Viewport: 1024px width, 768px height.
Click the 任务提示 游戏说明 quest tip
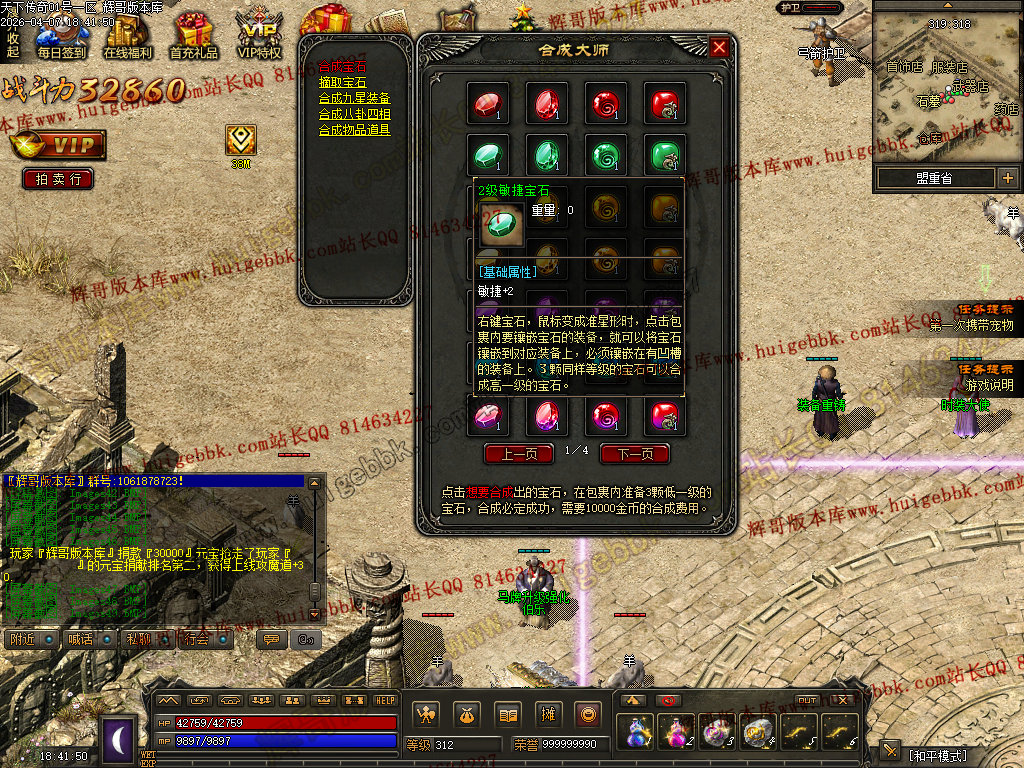point(987,377)
